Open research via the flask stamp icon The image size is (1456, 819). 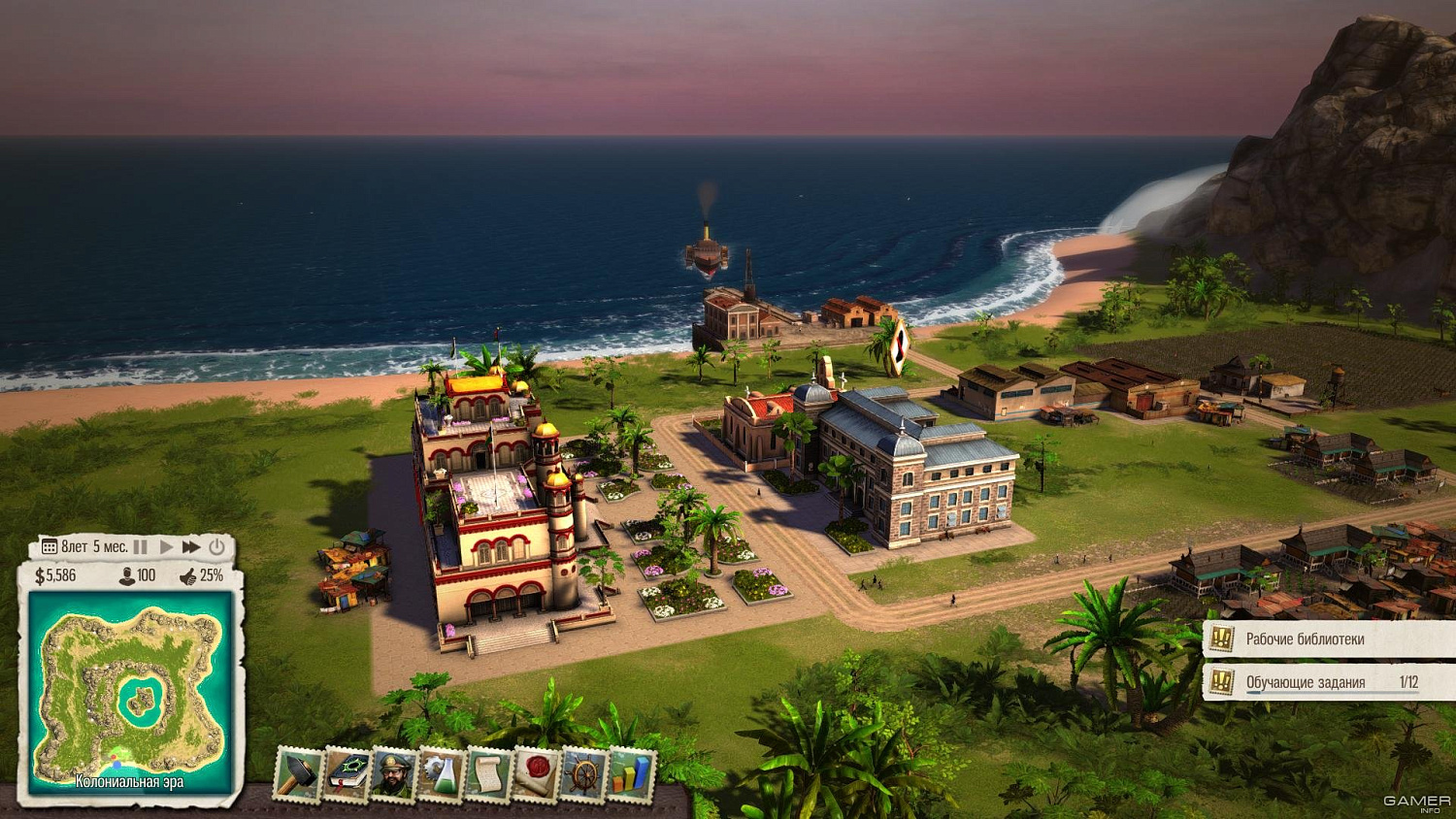(442, 776)
